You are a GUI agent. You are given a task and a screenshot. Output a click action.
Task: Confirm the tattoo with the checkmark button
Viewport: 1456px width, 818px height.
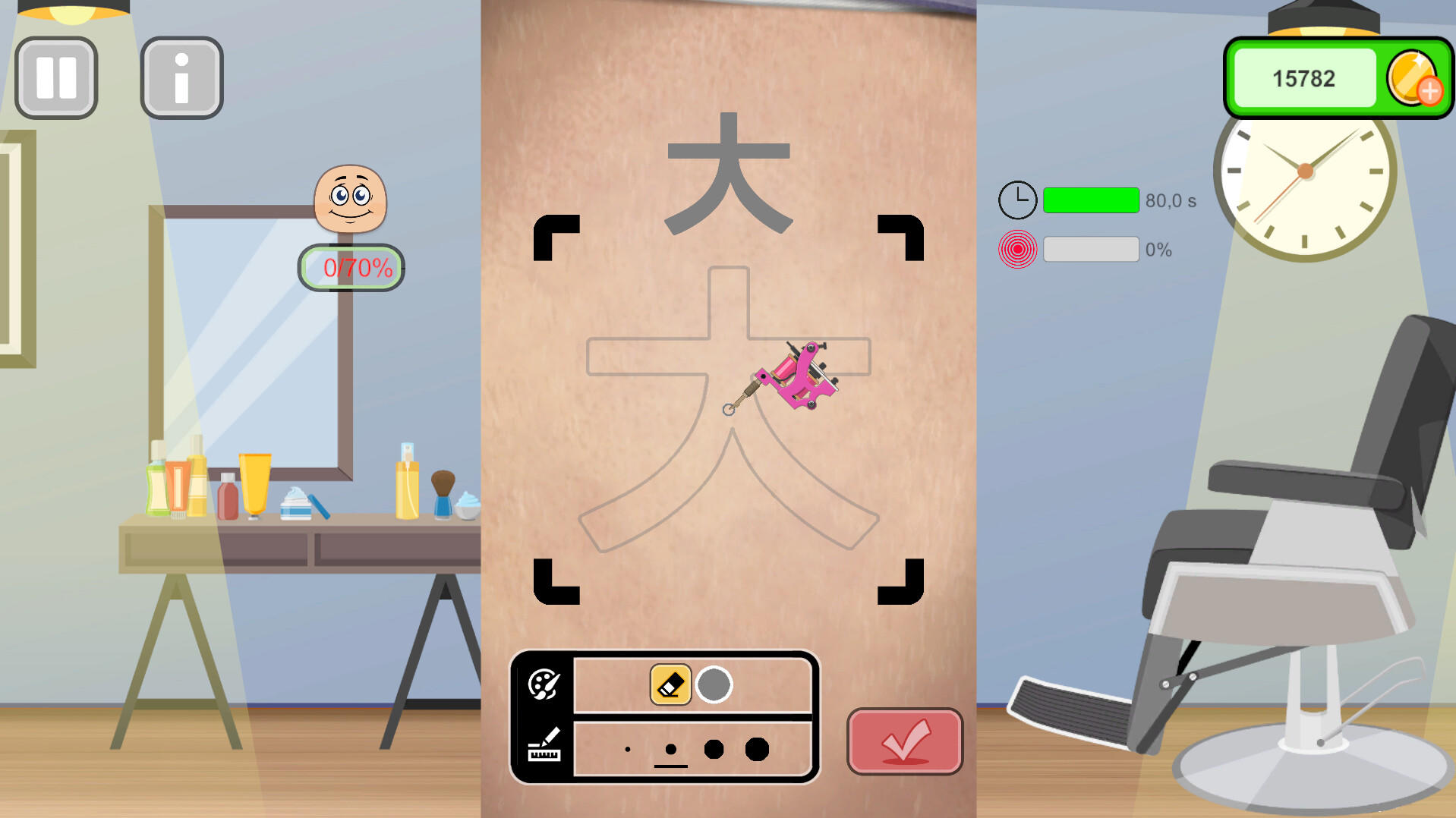coord(904,742)
